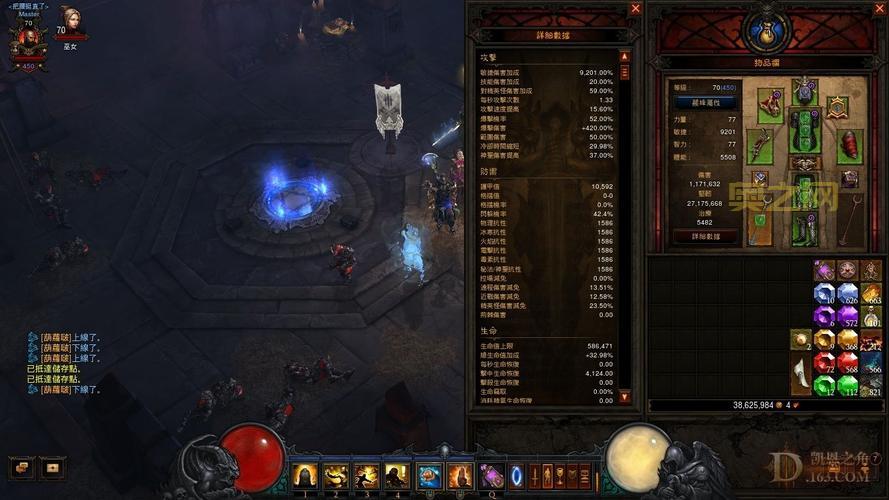This screenshot has width=889, height=500.
Task: Select the green gem stack of 112
Action: click(x=848, y=384)
